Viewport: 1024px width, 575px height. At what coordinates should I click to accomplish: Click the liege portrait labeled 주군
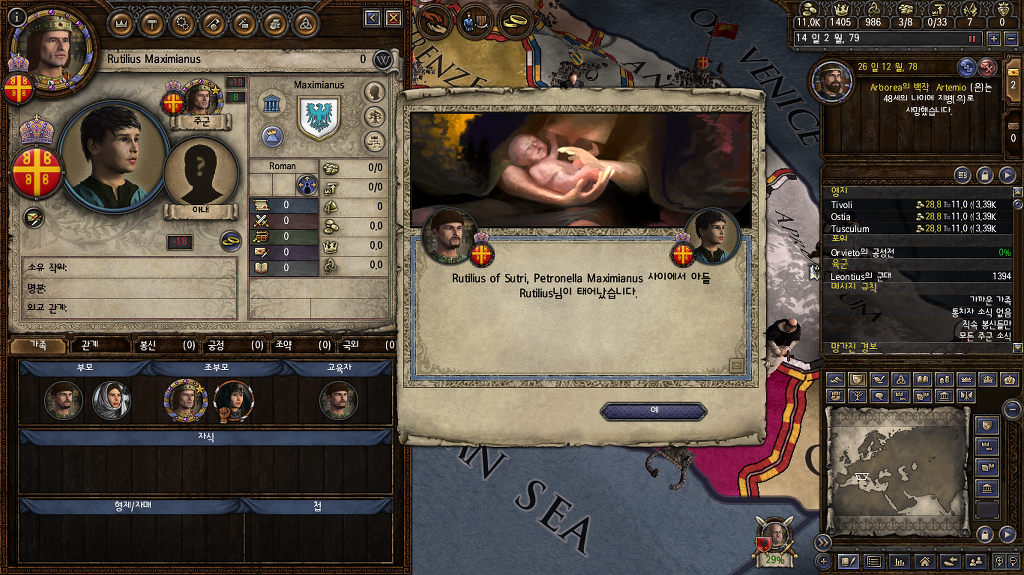pos(200,102)
